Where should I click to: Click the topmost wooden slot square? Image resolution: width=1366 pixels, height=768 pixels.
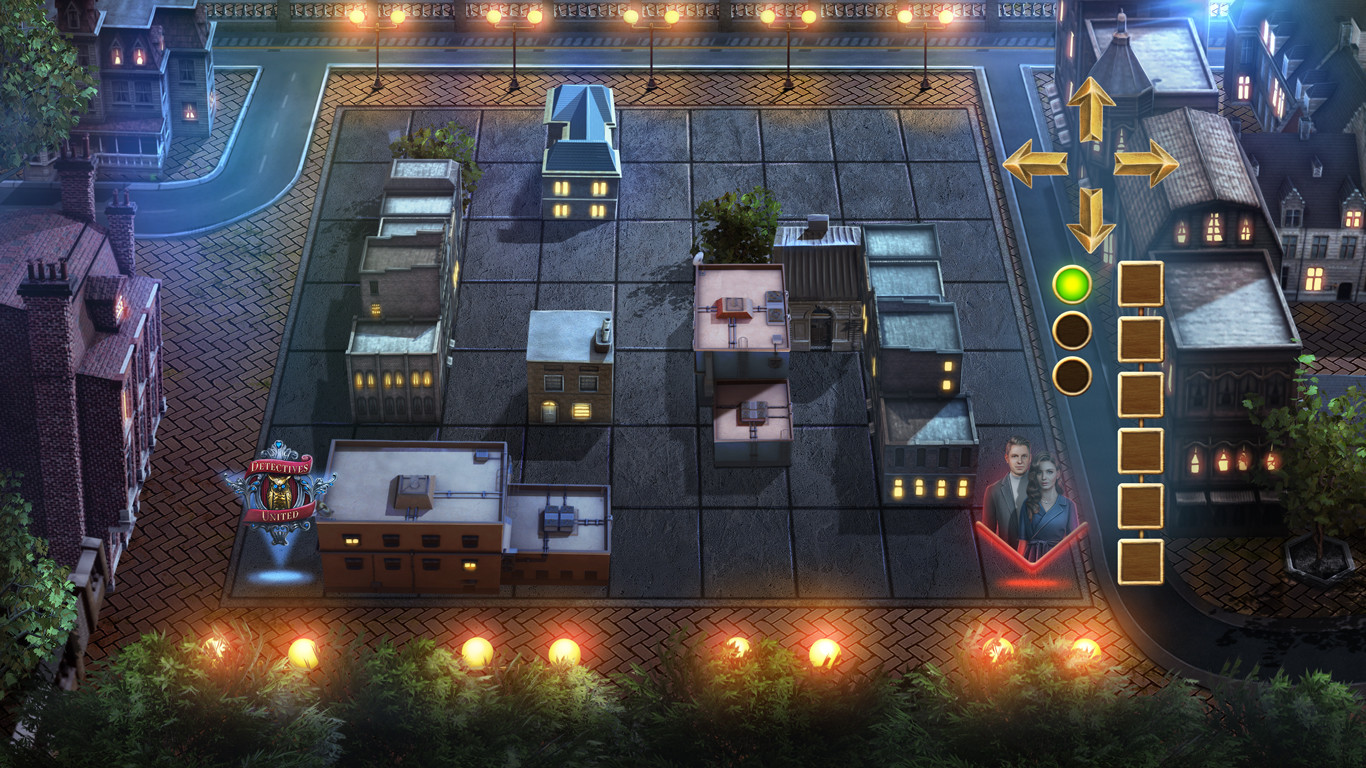click(x=1141, y=283)
